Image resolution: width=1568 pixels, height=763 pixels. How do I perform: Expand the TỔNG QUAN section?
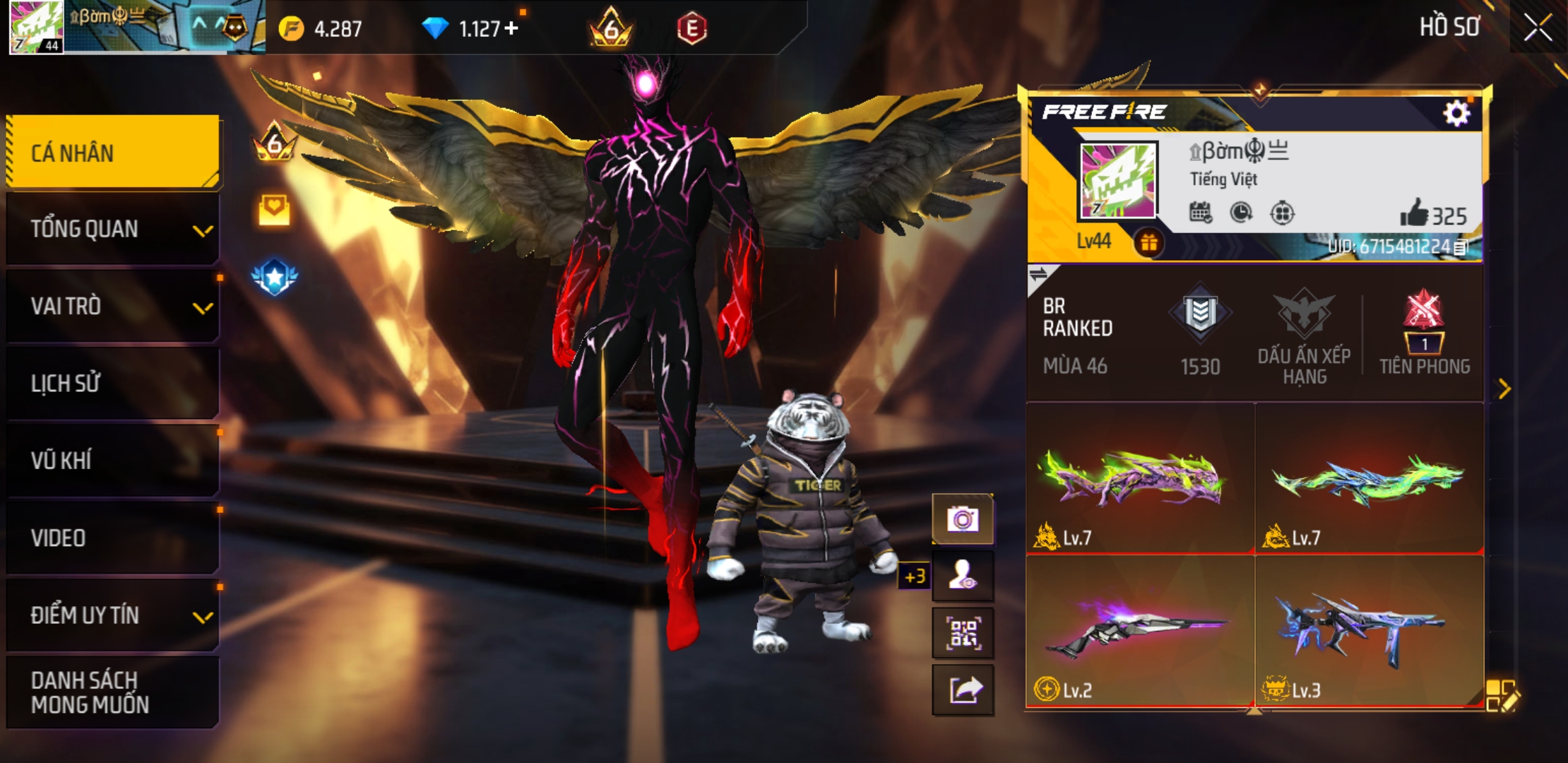[113, 230]
